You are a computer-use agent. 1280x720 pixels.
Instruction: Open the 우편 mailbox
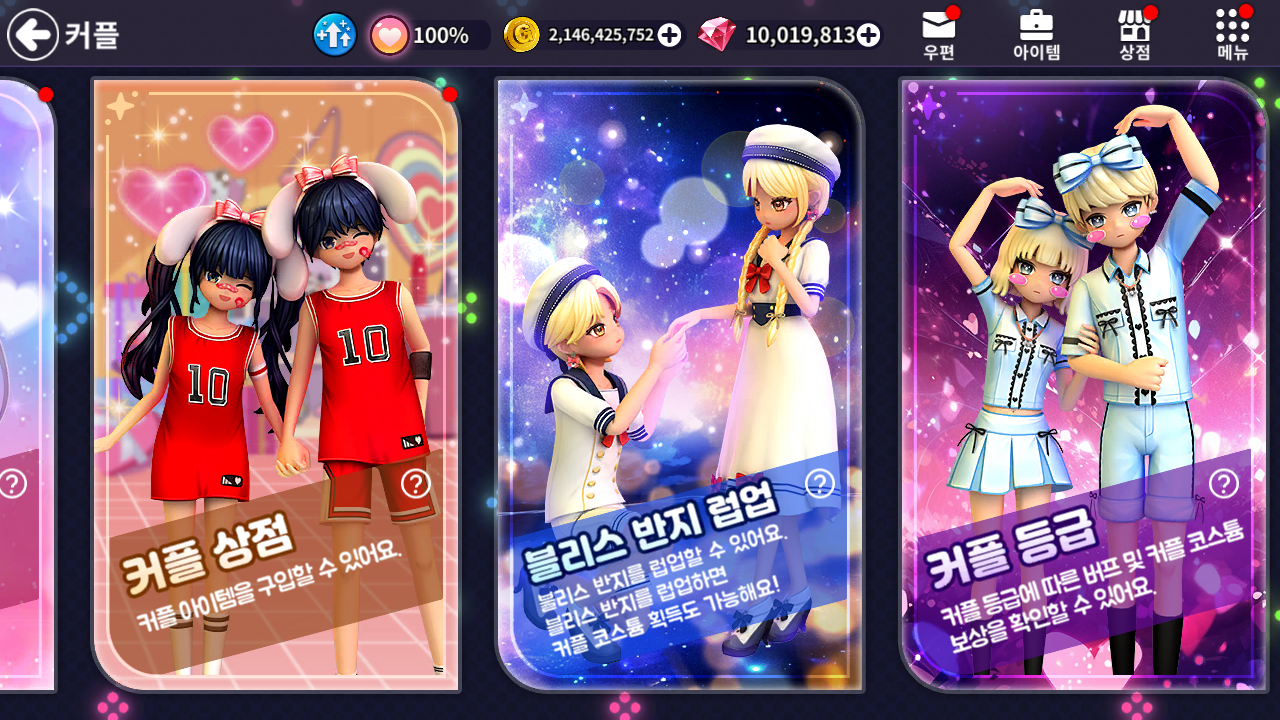[939, 35]
